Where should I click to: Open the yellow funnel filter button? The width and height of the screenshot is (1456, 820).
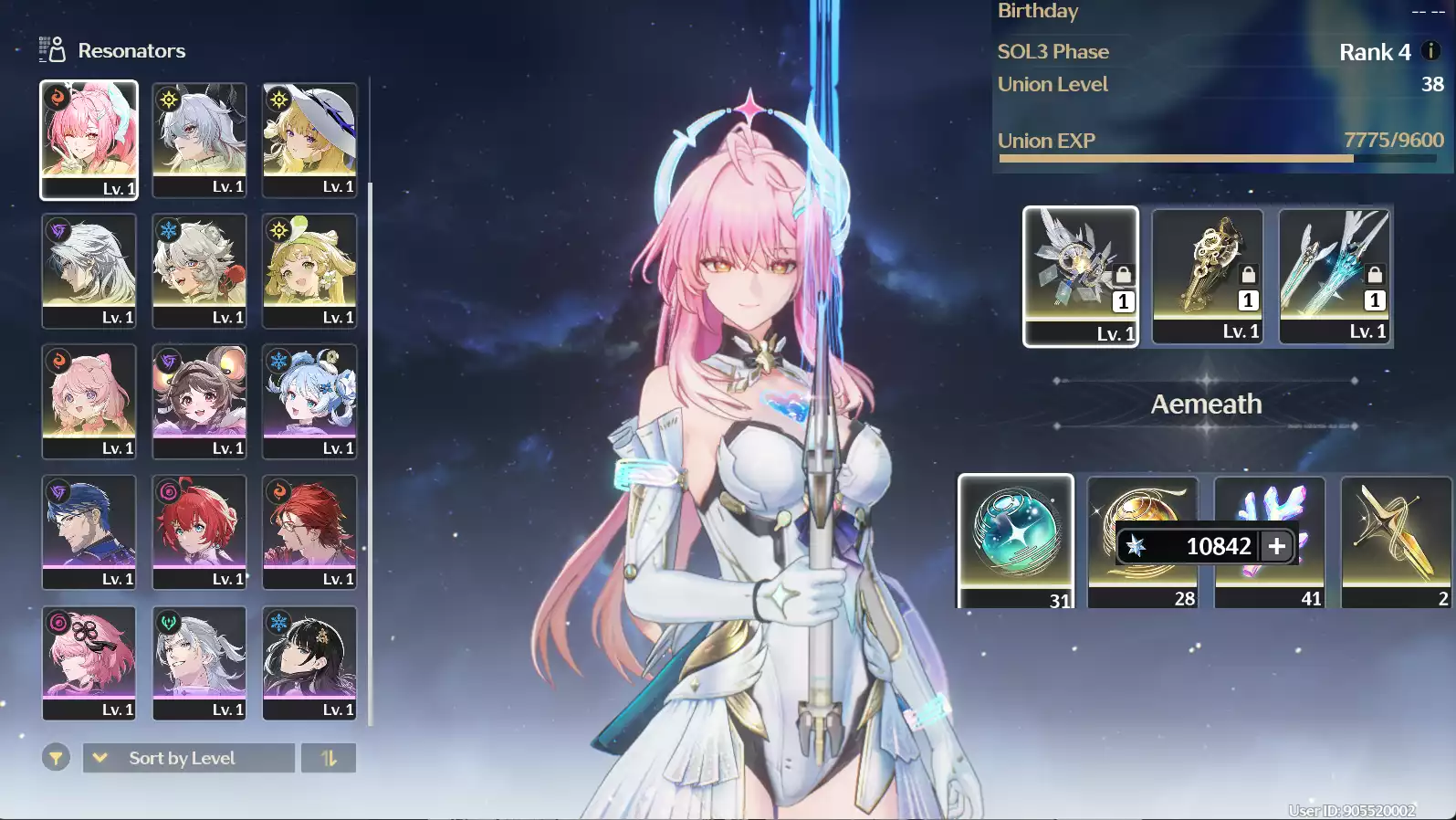pos(56,758)
